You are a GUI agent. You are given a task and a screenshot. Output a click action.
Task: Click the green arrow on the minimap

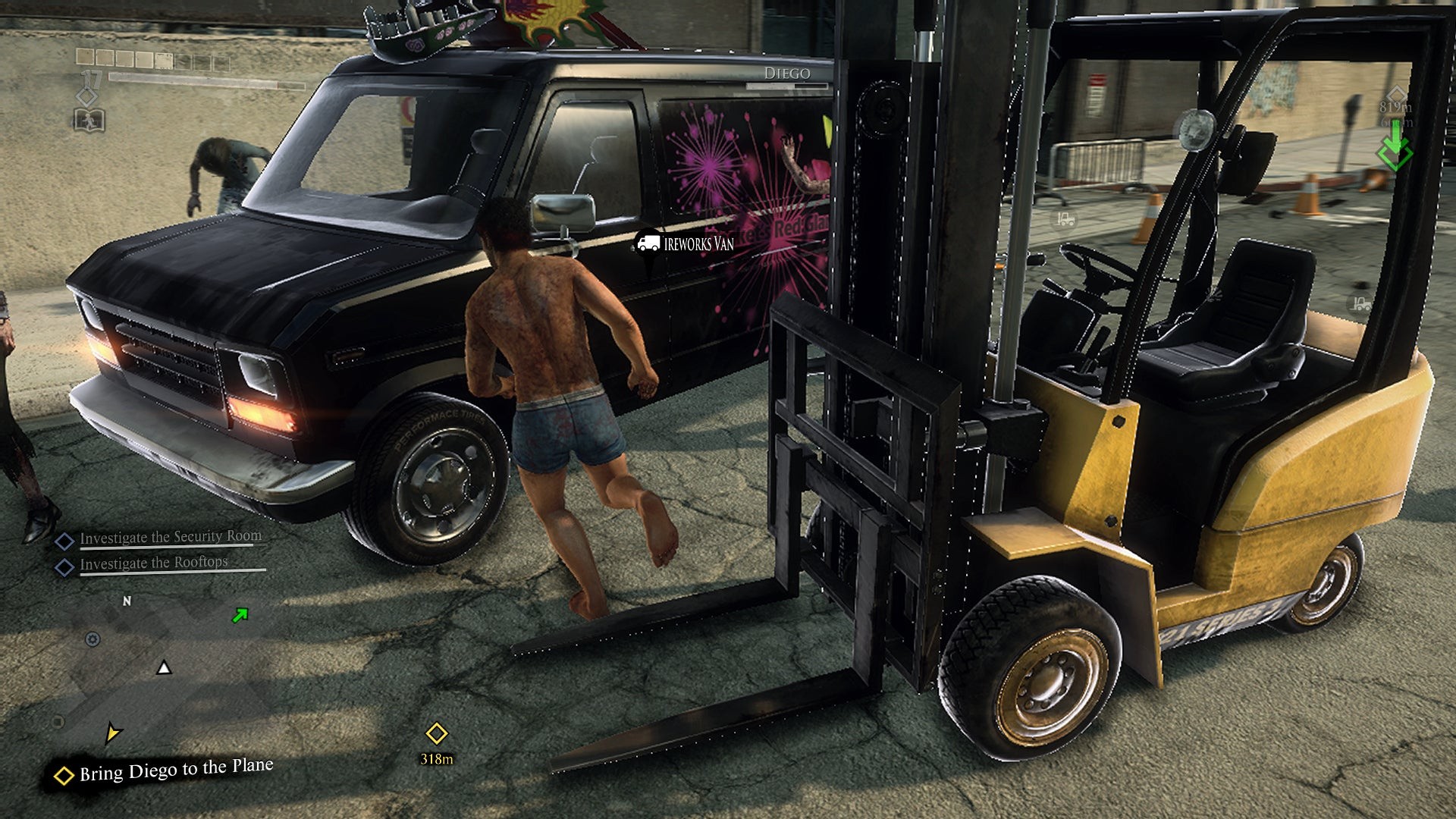[x=240, y=615]
